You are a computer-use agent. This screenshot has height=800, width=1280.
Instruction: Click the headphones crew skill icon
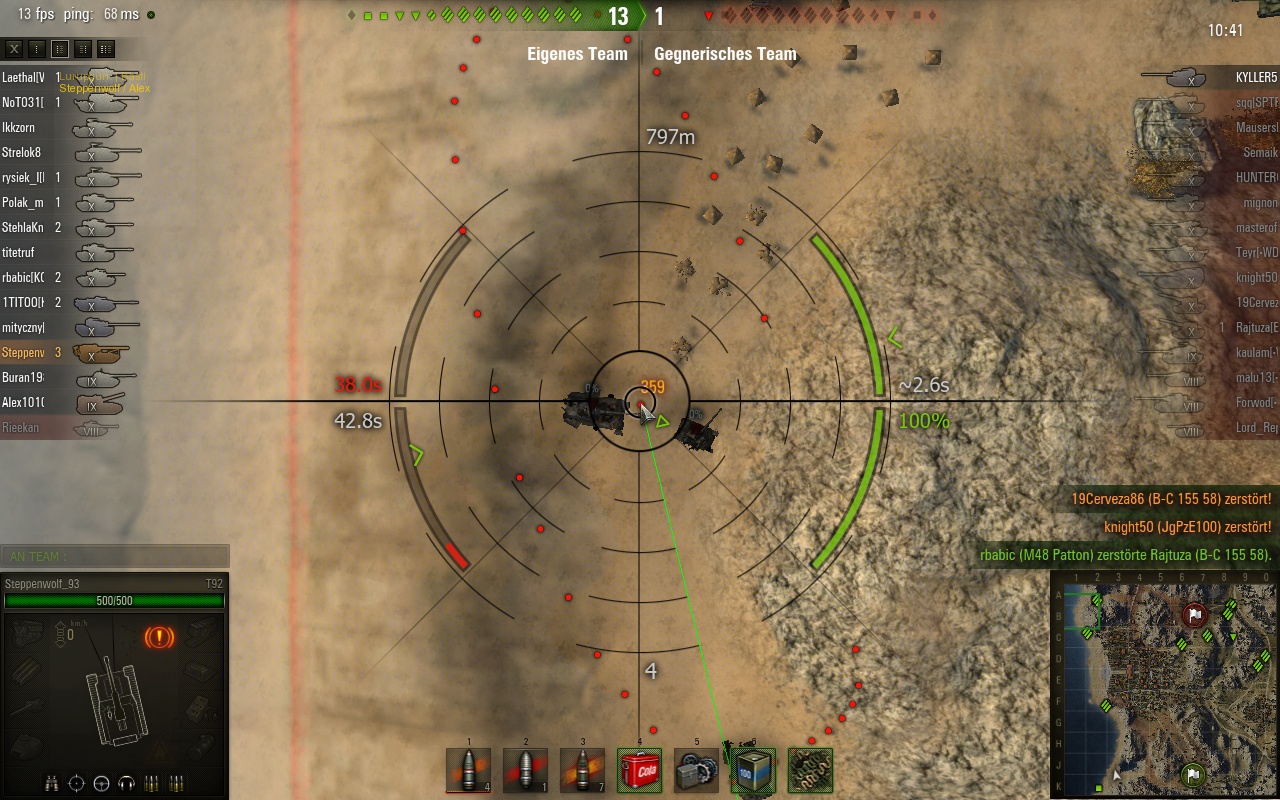pos(126,784)
